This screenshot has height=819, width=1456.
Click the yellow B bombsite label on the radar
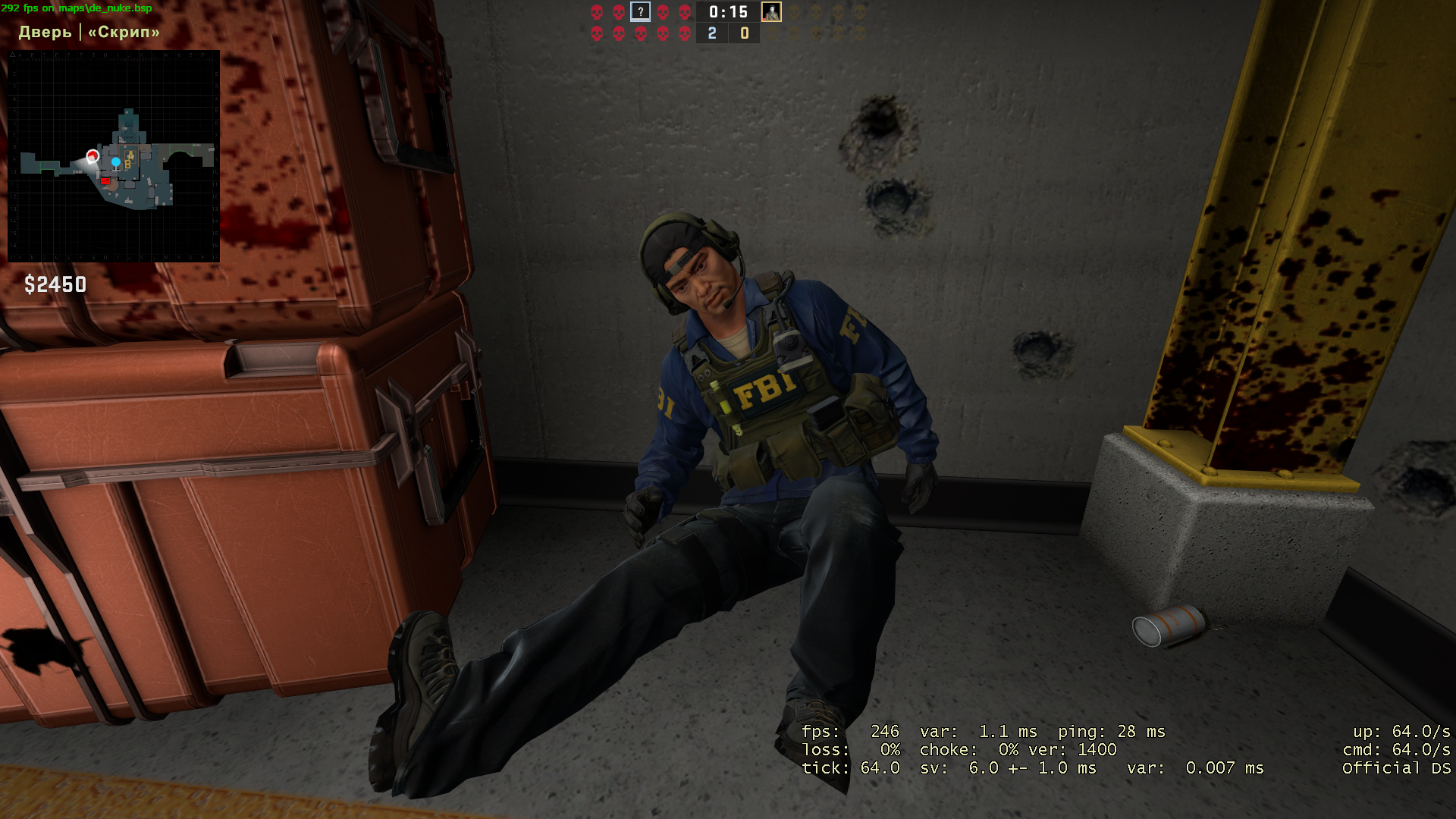[x=127, y=165]
